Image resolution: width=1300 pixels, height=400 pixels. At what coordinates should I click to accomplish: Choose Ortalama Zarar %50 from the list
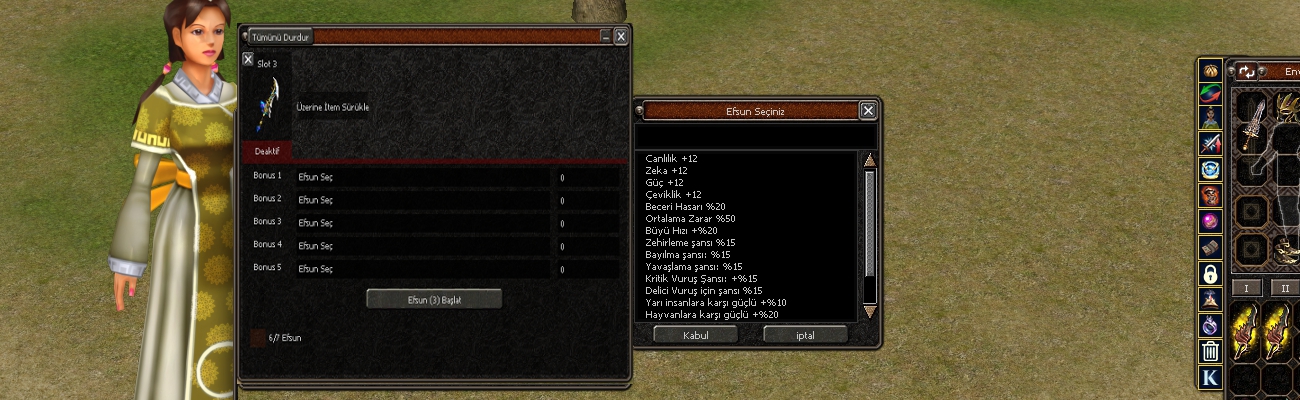pyautogui.click(x=690, y=218)
